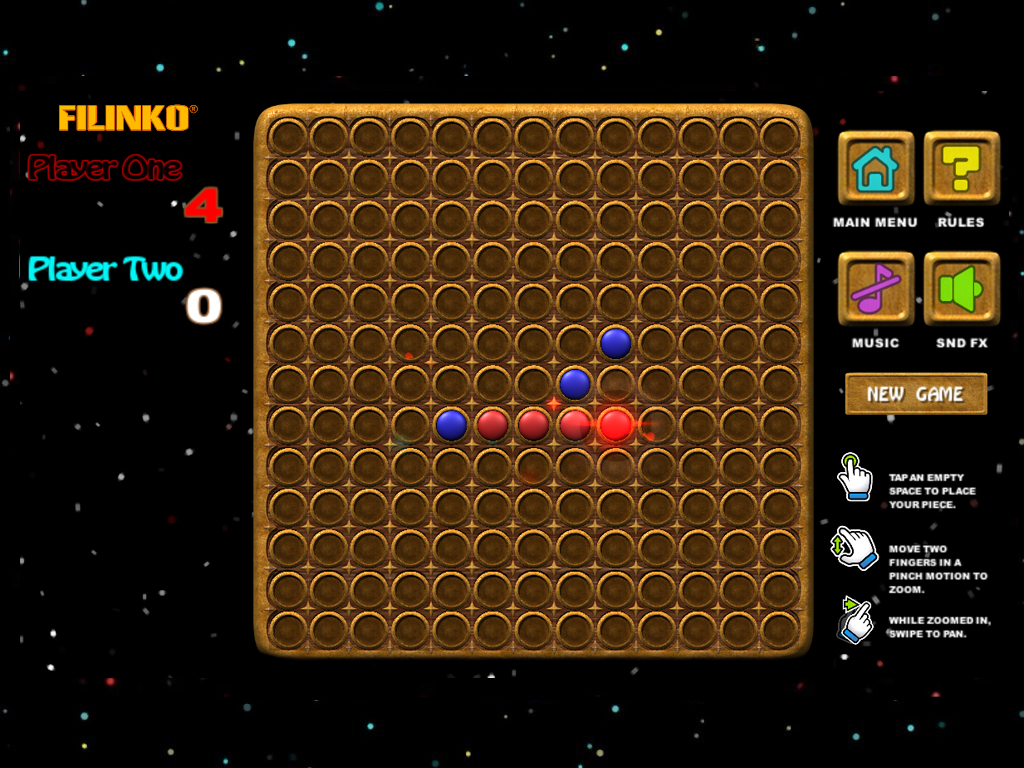This screenshot has width=1024, height=768.
Task: Toggle the SND FX speaker button
Action: (961, 289)
